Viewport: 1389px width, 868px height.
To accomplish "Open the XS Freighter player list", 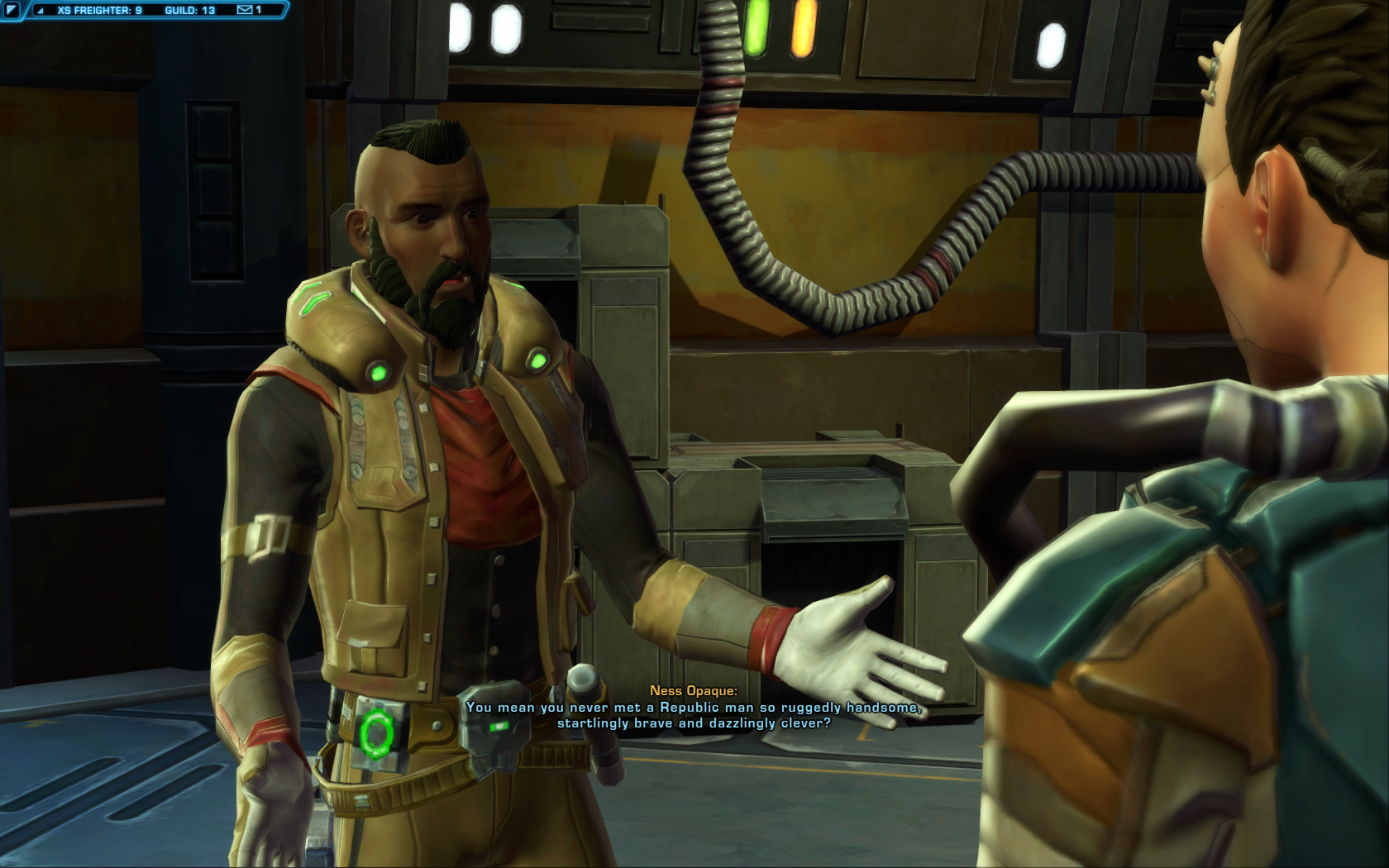I will point(99,11).
